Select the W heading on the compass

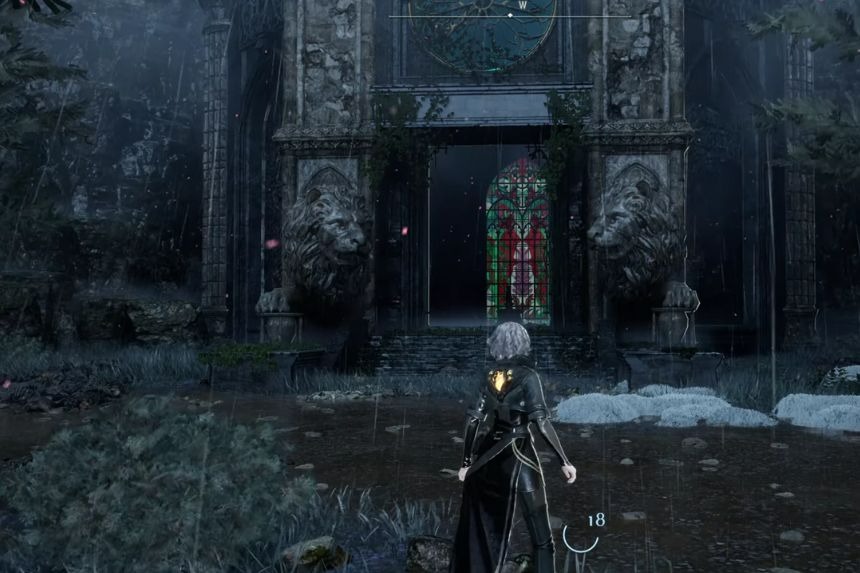pyautogui.click(x=522, y=5)
